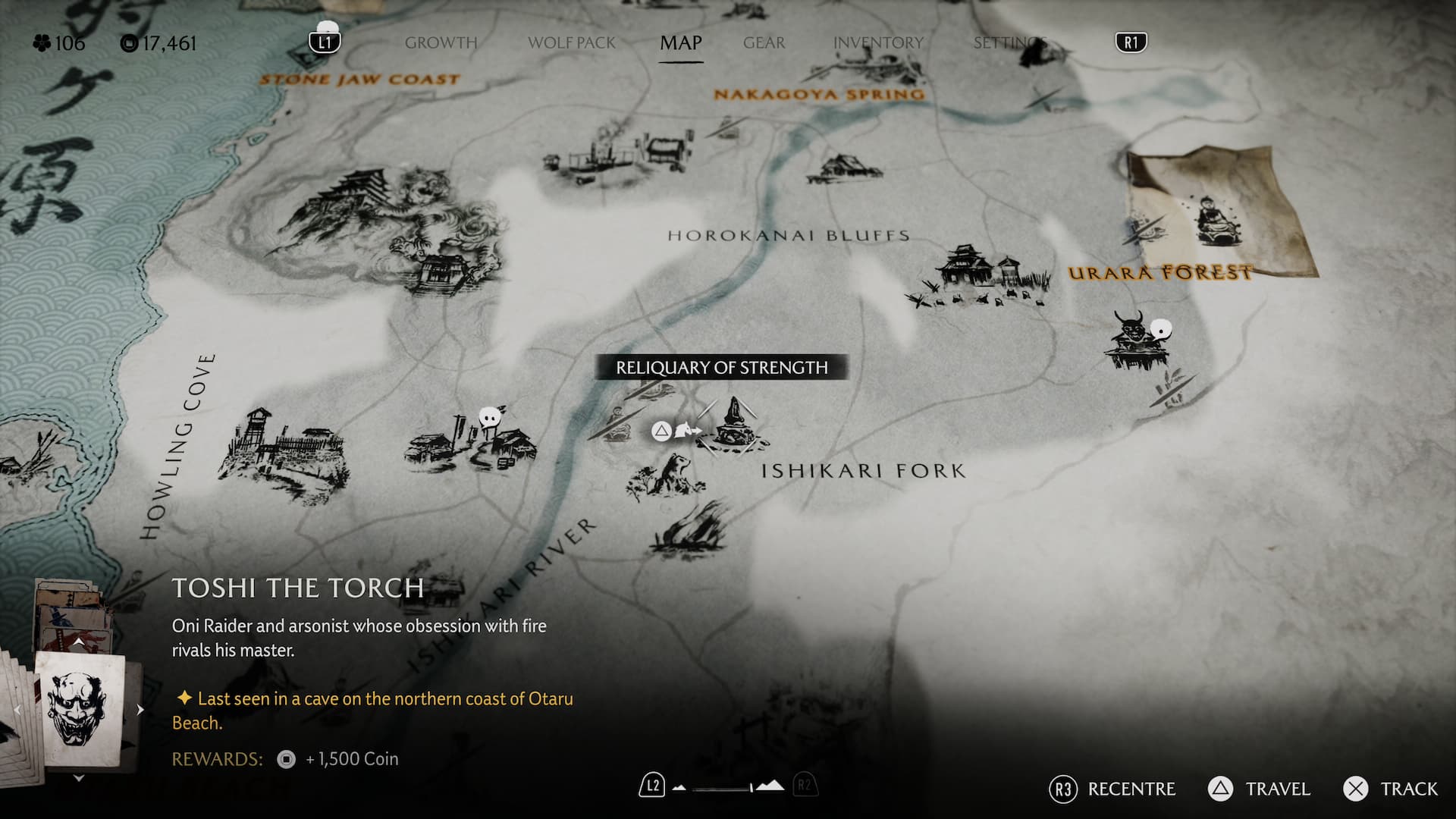Switch to the Settings tab

pyautogui.click(x=1010, y=43)
